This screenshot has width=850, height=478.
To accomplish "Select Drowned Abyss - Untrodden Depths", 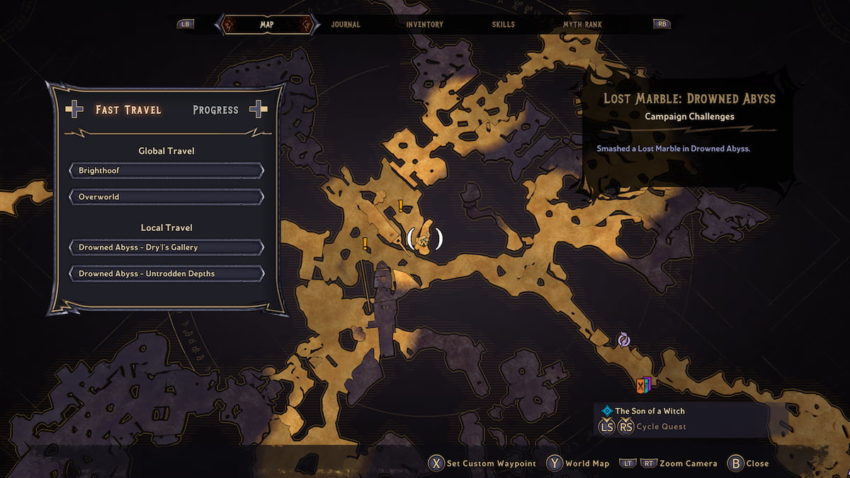I will point(166,273).
